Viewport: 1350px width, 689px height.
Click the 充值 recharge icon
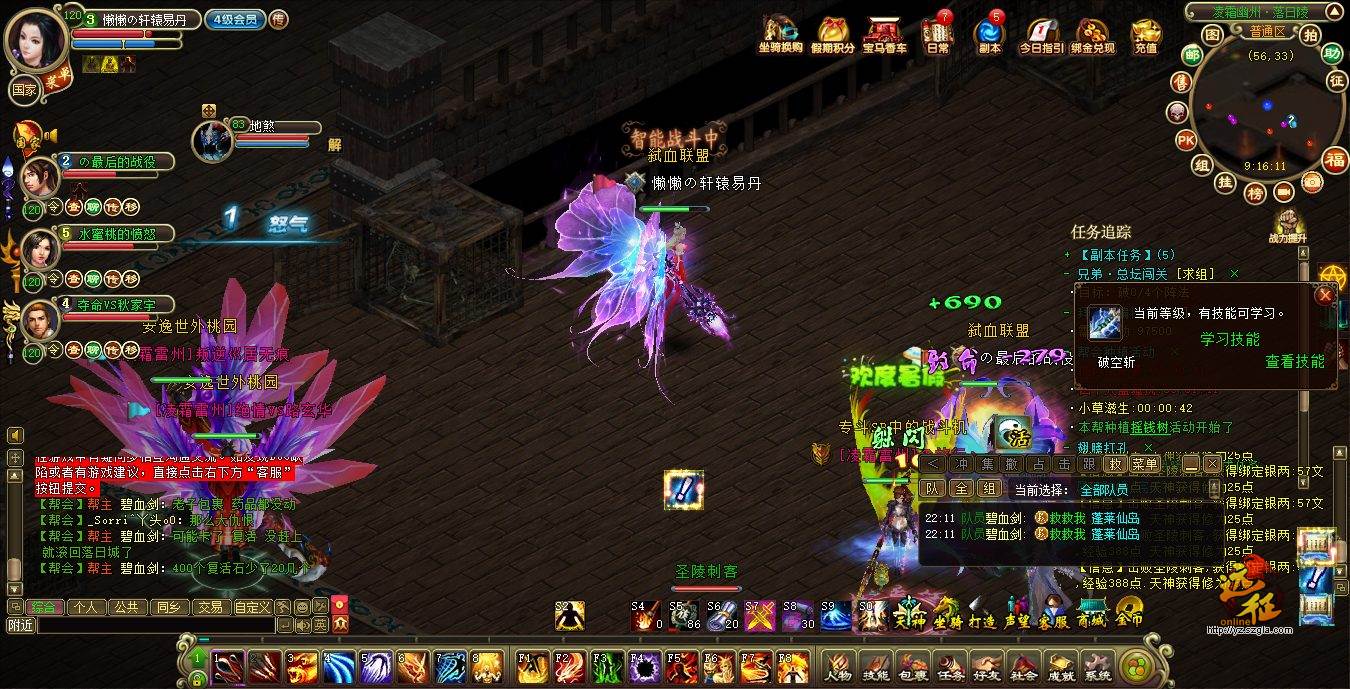click(1146, 34)
